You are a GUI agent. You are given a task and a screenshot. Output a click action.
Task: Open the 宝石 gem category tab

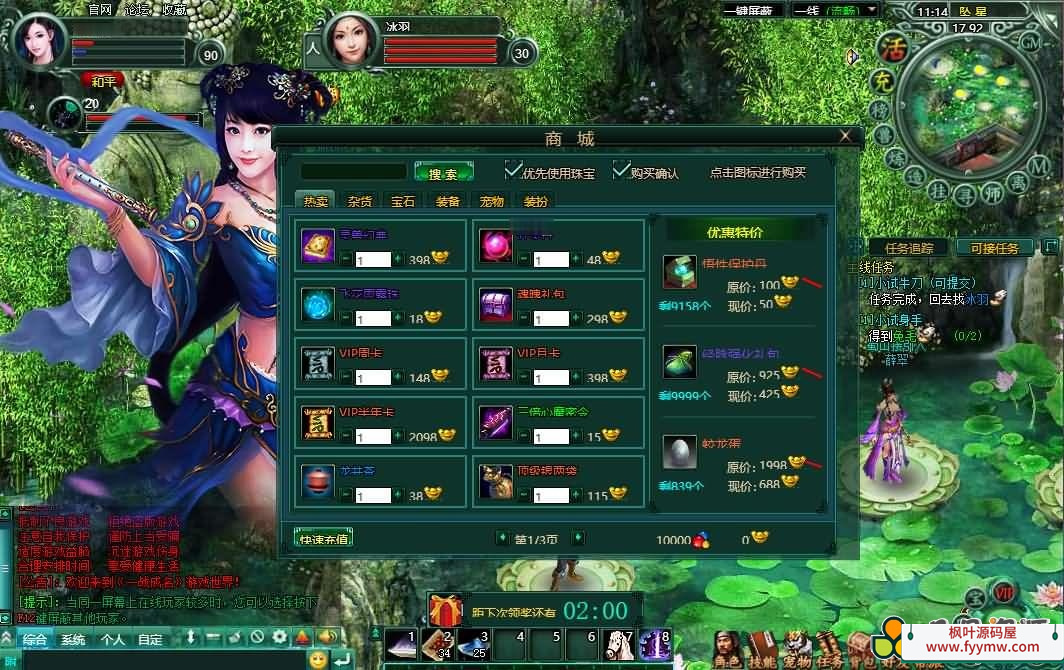pyautogui.click(x=403, y=201)
